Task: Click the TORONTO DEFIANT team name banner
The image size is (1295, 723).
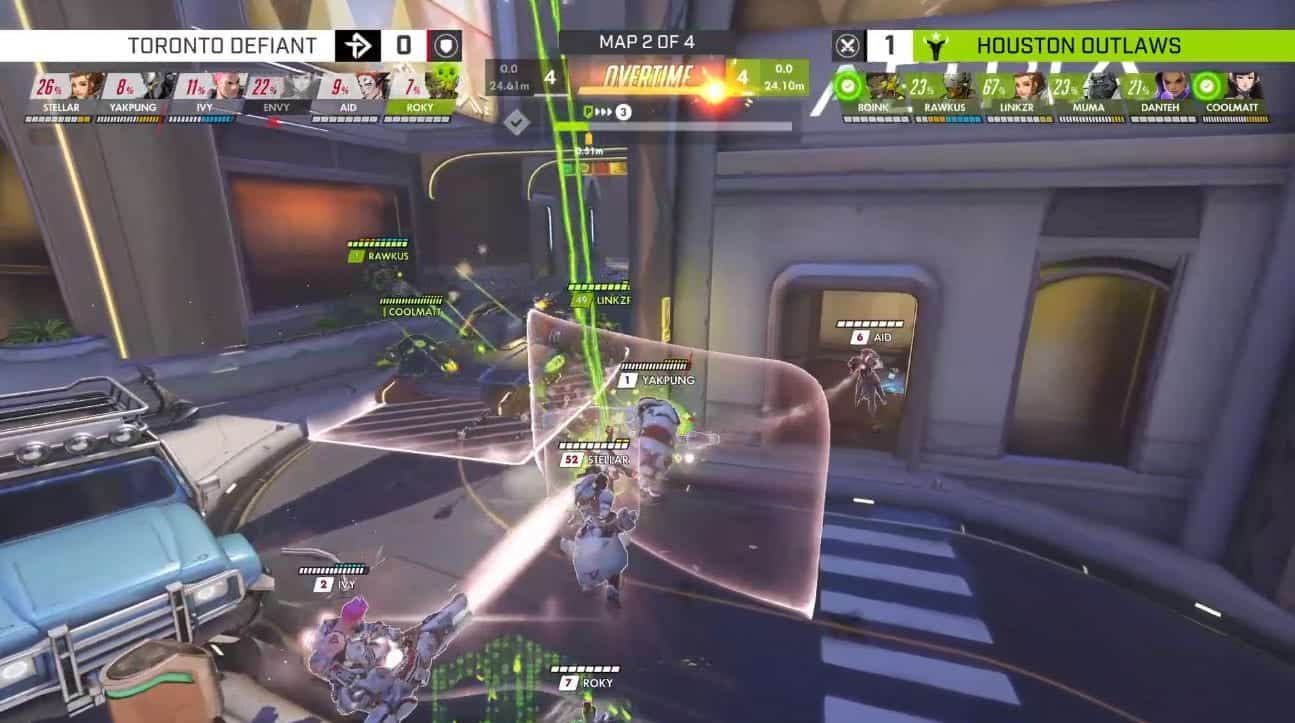Action: click(222, 45)
